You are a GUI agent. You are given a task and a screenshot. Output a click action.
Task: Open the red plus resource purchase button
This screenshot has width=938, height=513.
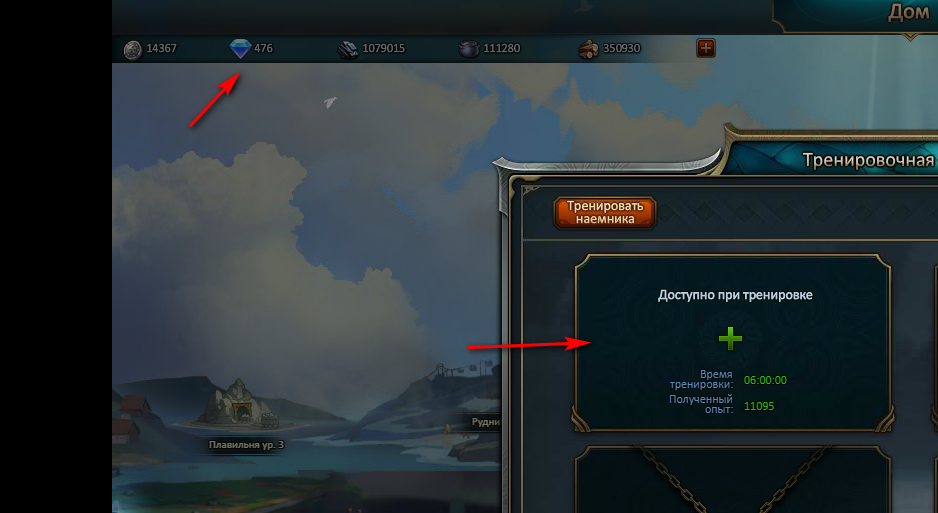[706, 48]
